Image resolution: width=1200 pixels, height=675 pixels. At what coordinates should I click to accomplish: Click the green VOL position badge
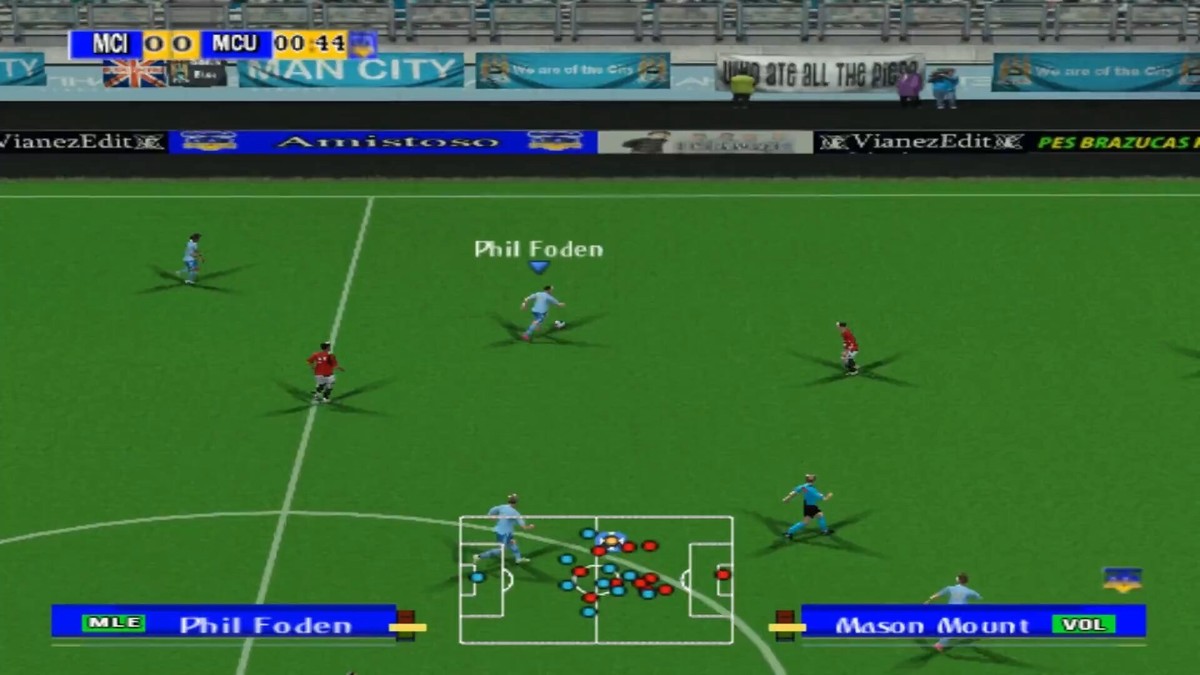(x=1083, y=624)
